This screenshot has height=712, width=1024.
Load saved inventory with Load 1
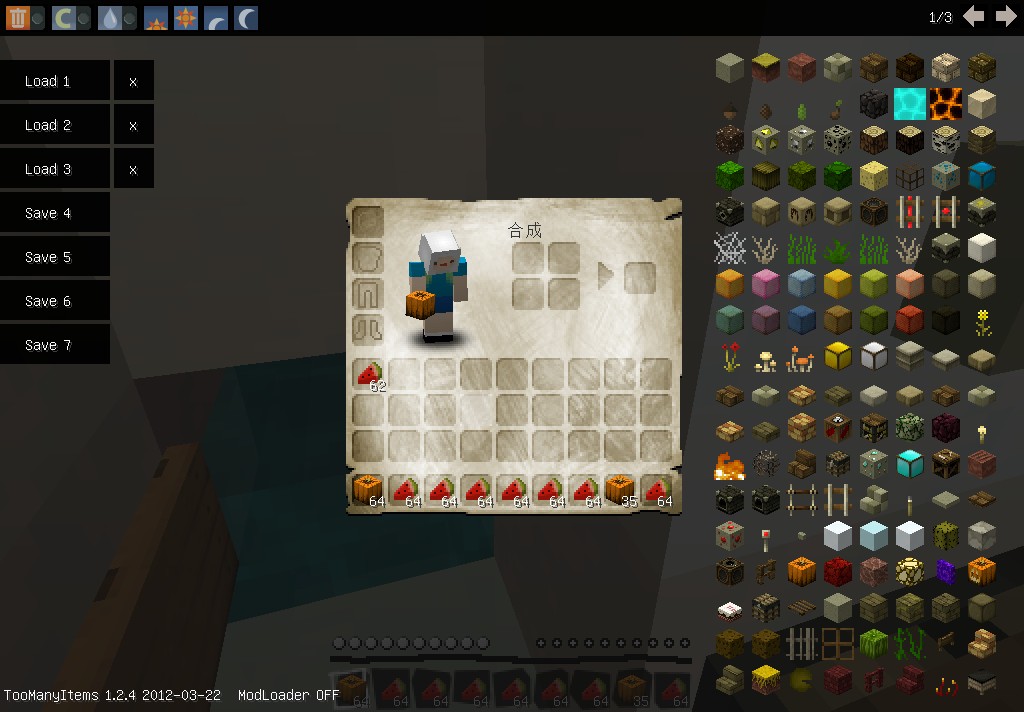(54, 81)
